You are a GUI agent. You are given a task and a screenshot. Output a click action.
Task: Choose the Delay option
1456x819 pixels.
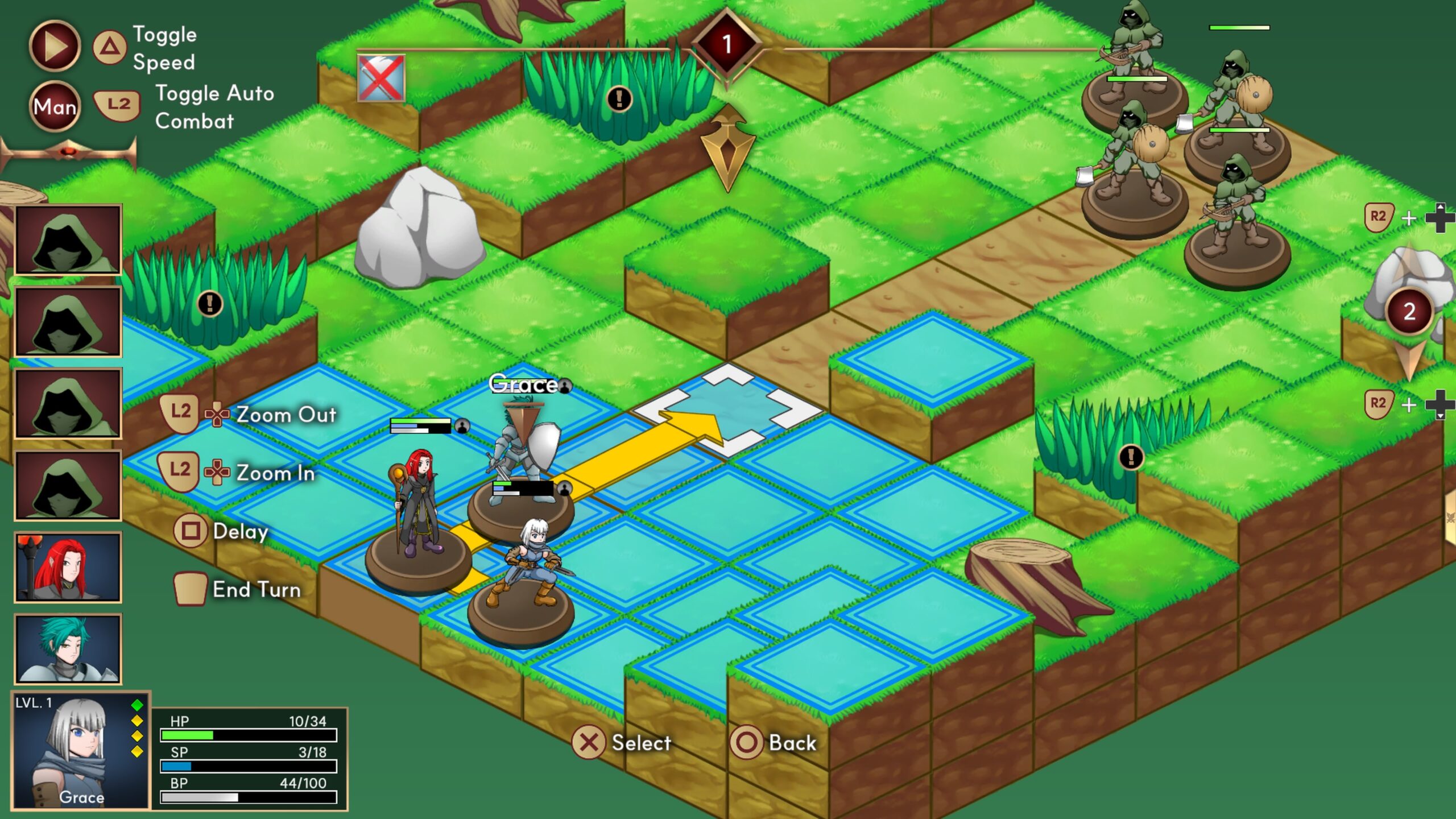[x=239, y=532]
